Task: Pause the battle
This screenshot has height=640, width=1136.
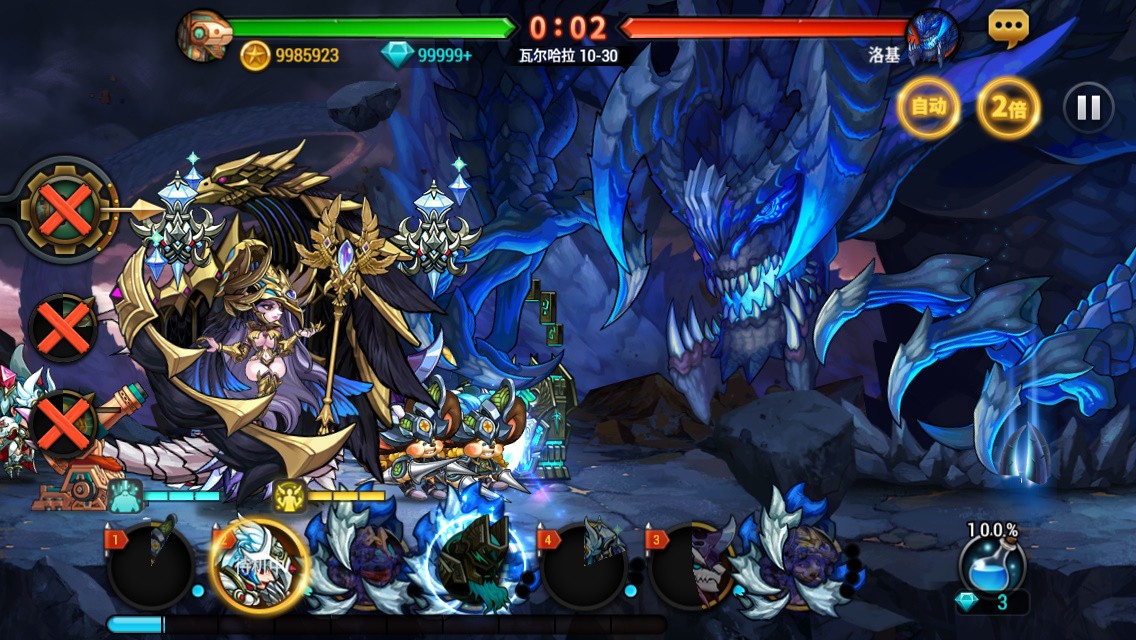Action: tap(1088, 107)
